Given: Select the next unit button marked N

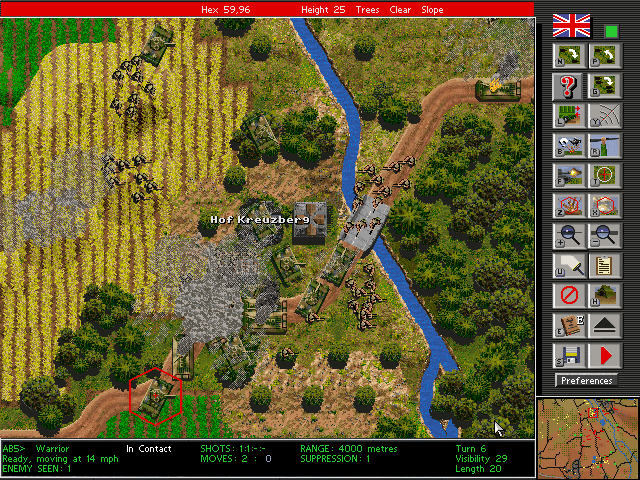Looking at the screenshot, I should click(567, 55).
